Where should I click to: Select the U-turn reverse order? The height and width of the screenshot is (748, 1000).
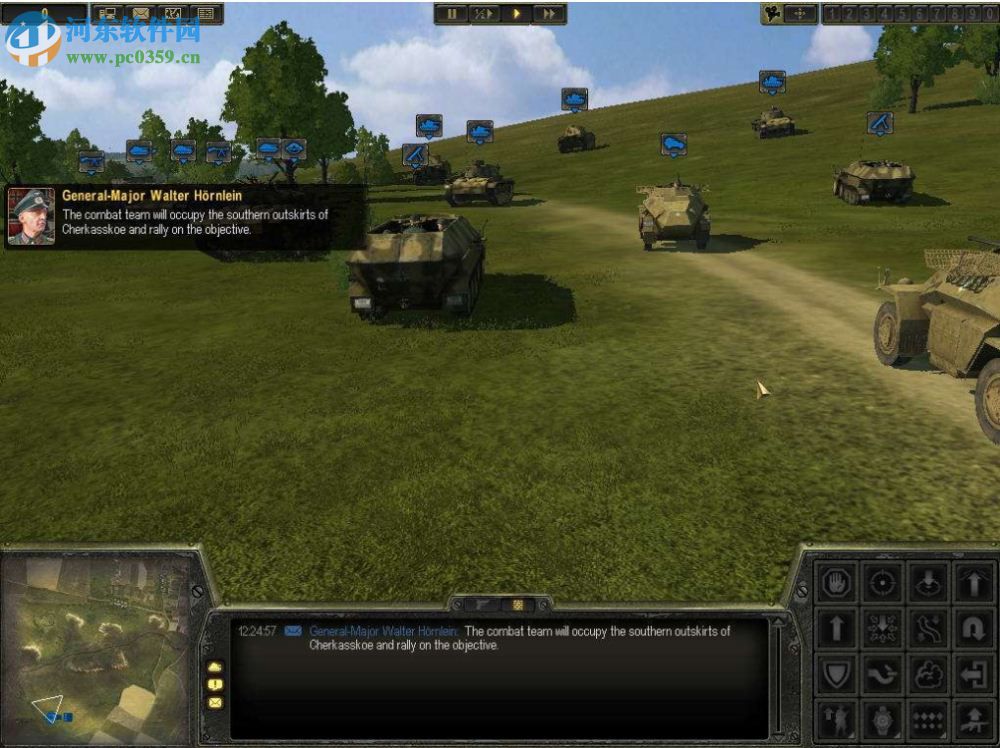tap(973, 629)
